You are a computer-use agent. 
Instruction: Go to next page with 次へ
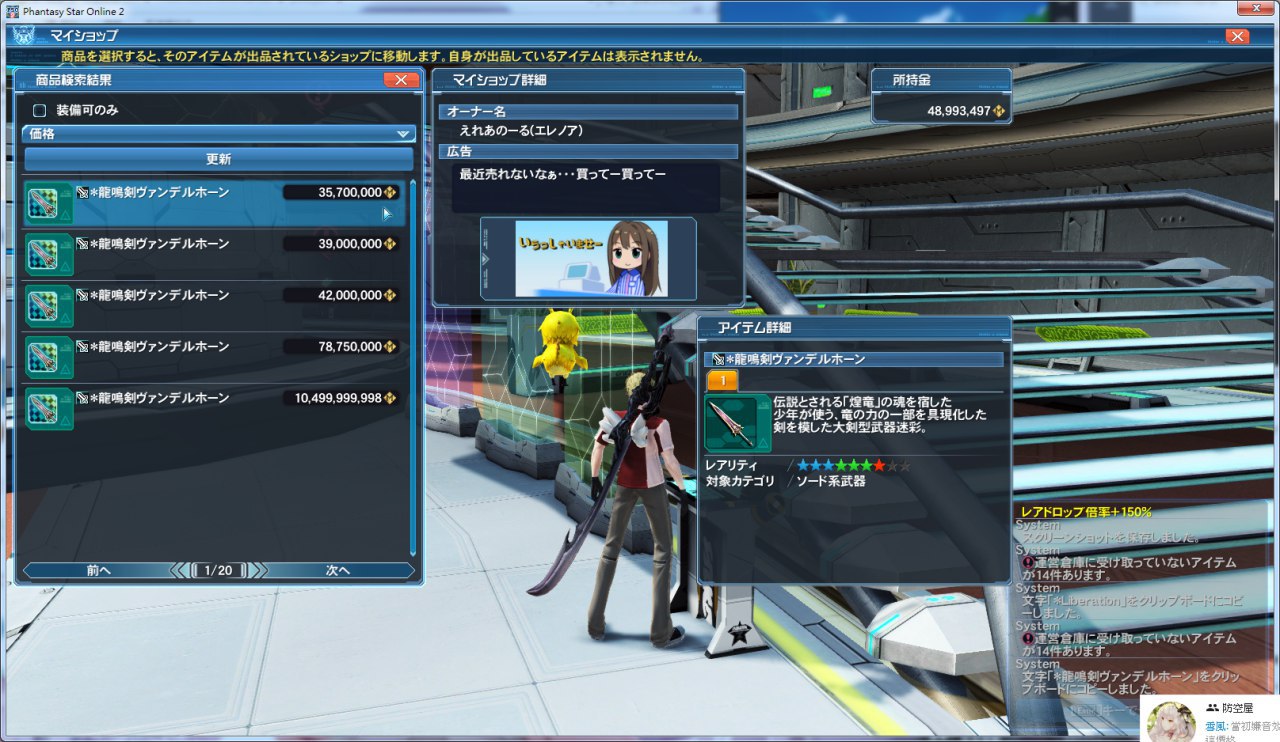point(338,571)
